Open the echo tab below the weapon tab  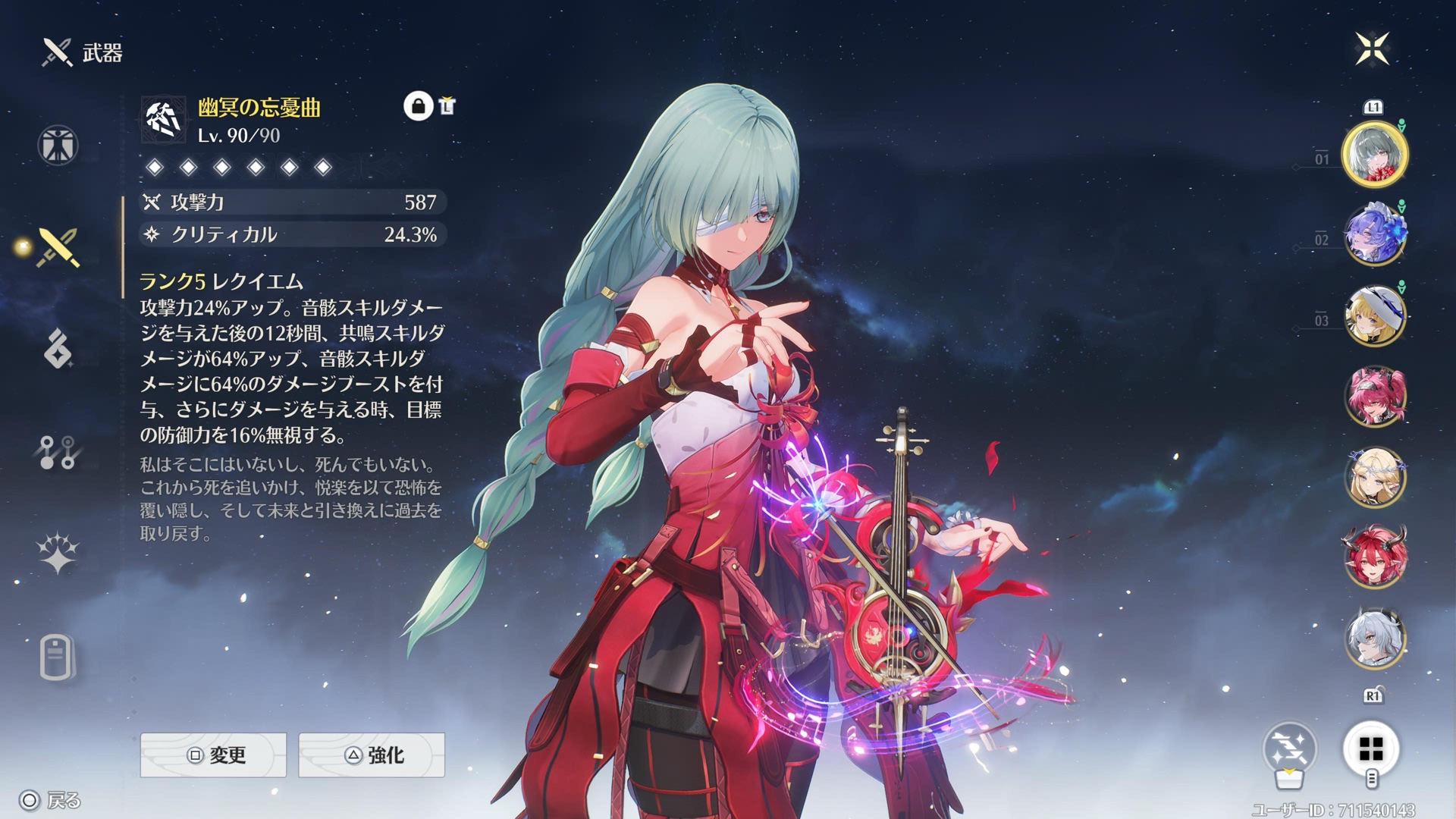pos(58,349)
